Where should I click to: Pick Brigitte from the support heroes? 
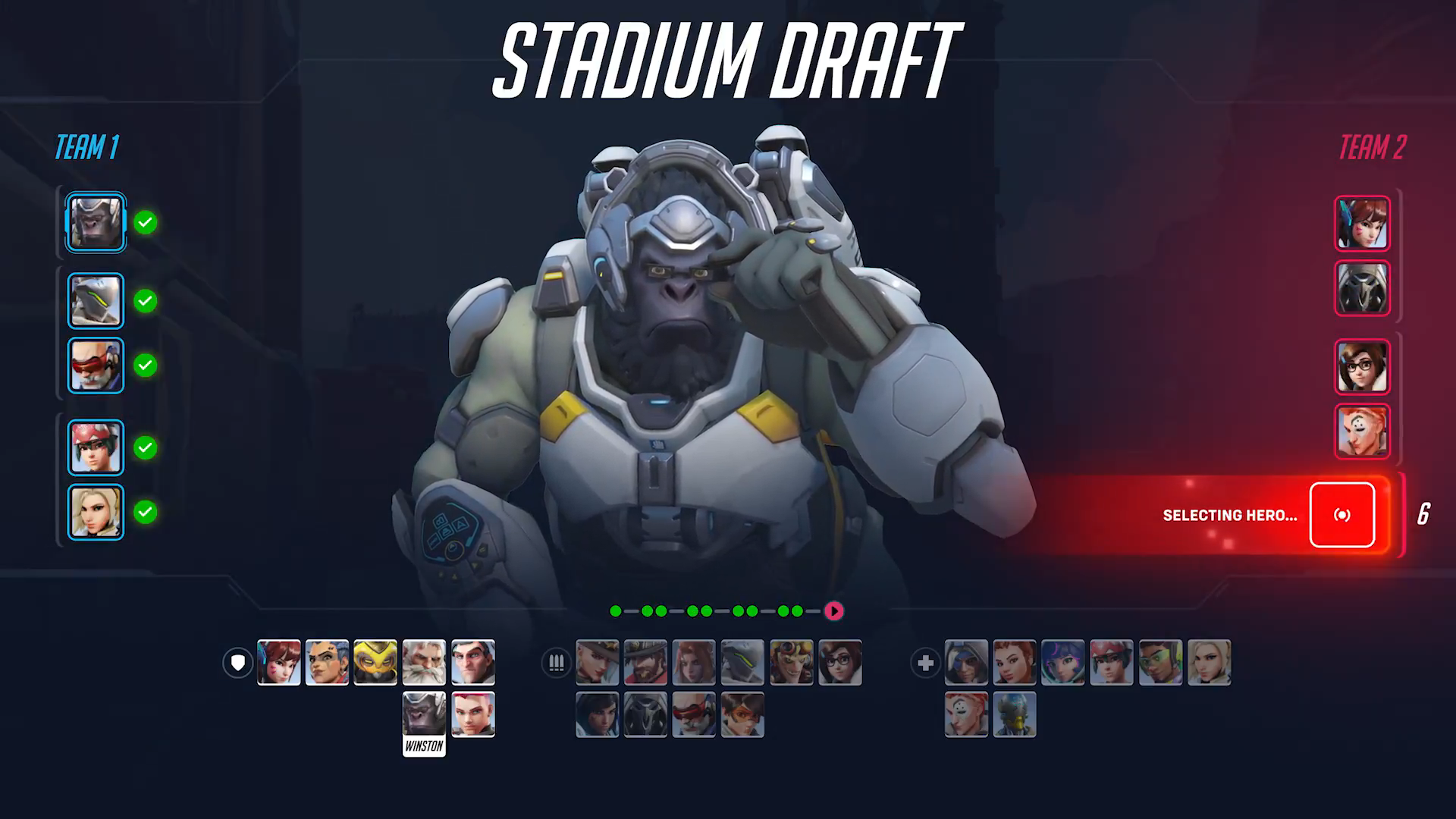click(1015, 663)
